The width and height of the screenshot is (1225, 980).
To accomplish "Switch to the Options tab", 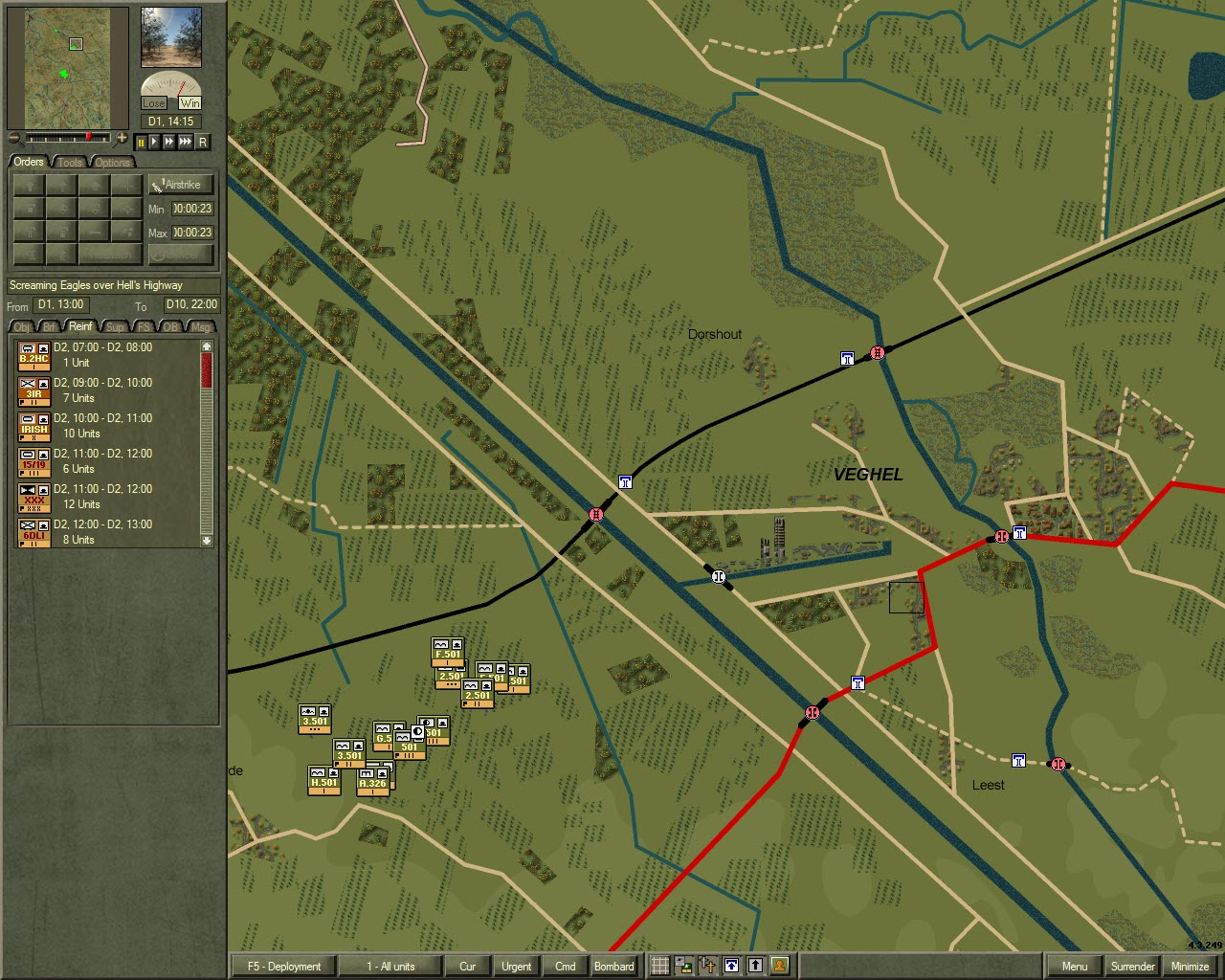I will [x=112, y=162].
